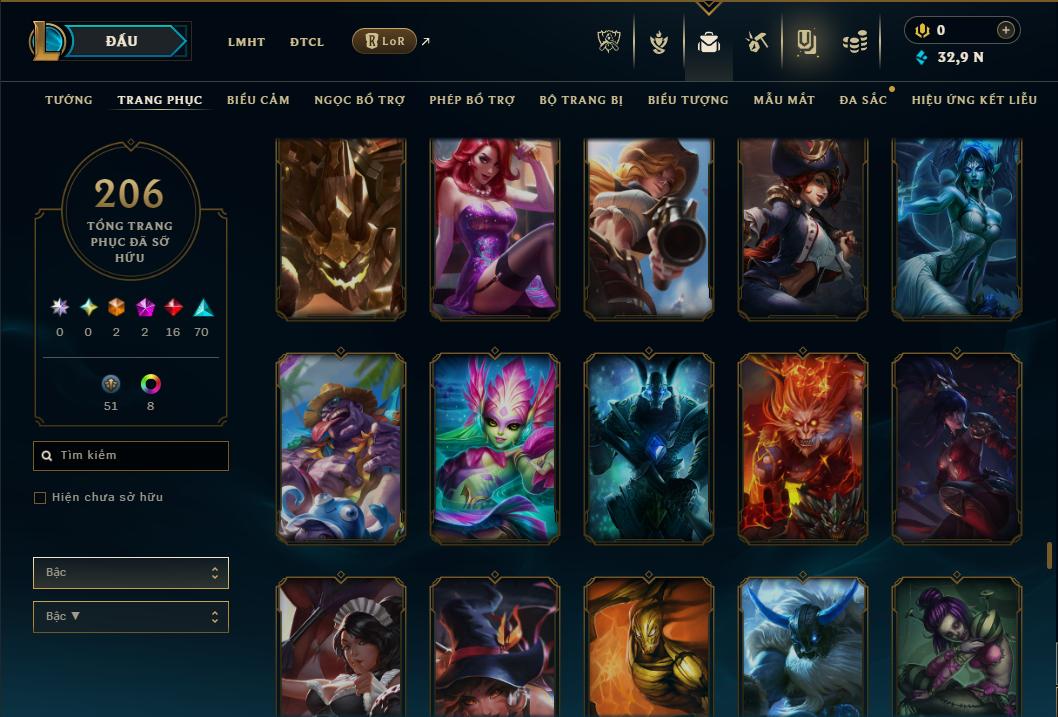Show the BIỂU TƯỢNG tab
This screenshot has height=717, width=1058.
(688, 100)
